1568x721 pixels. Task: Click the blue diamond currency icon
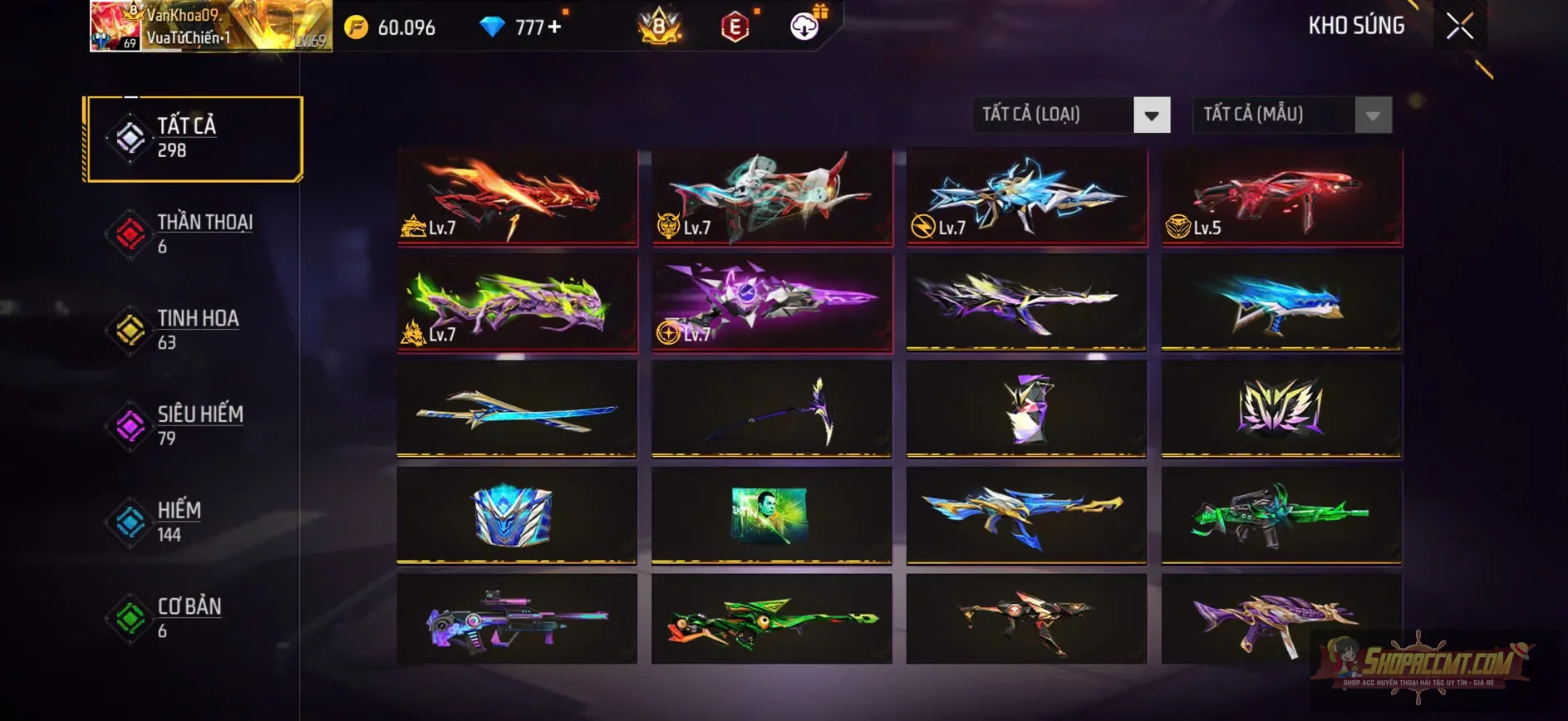click(494, 27)
